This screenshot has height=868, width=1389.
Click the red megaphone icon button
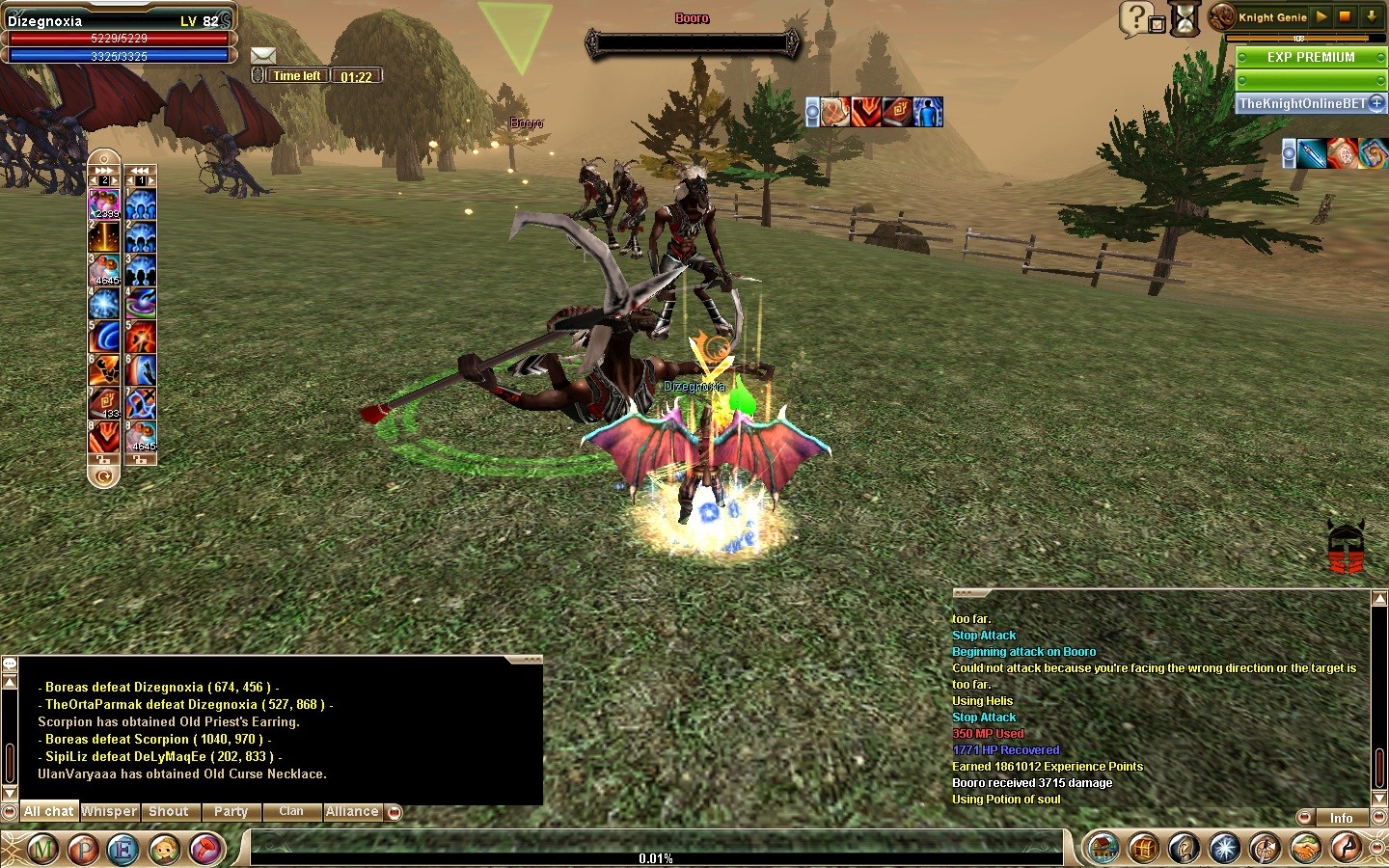[206, 850]
